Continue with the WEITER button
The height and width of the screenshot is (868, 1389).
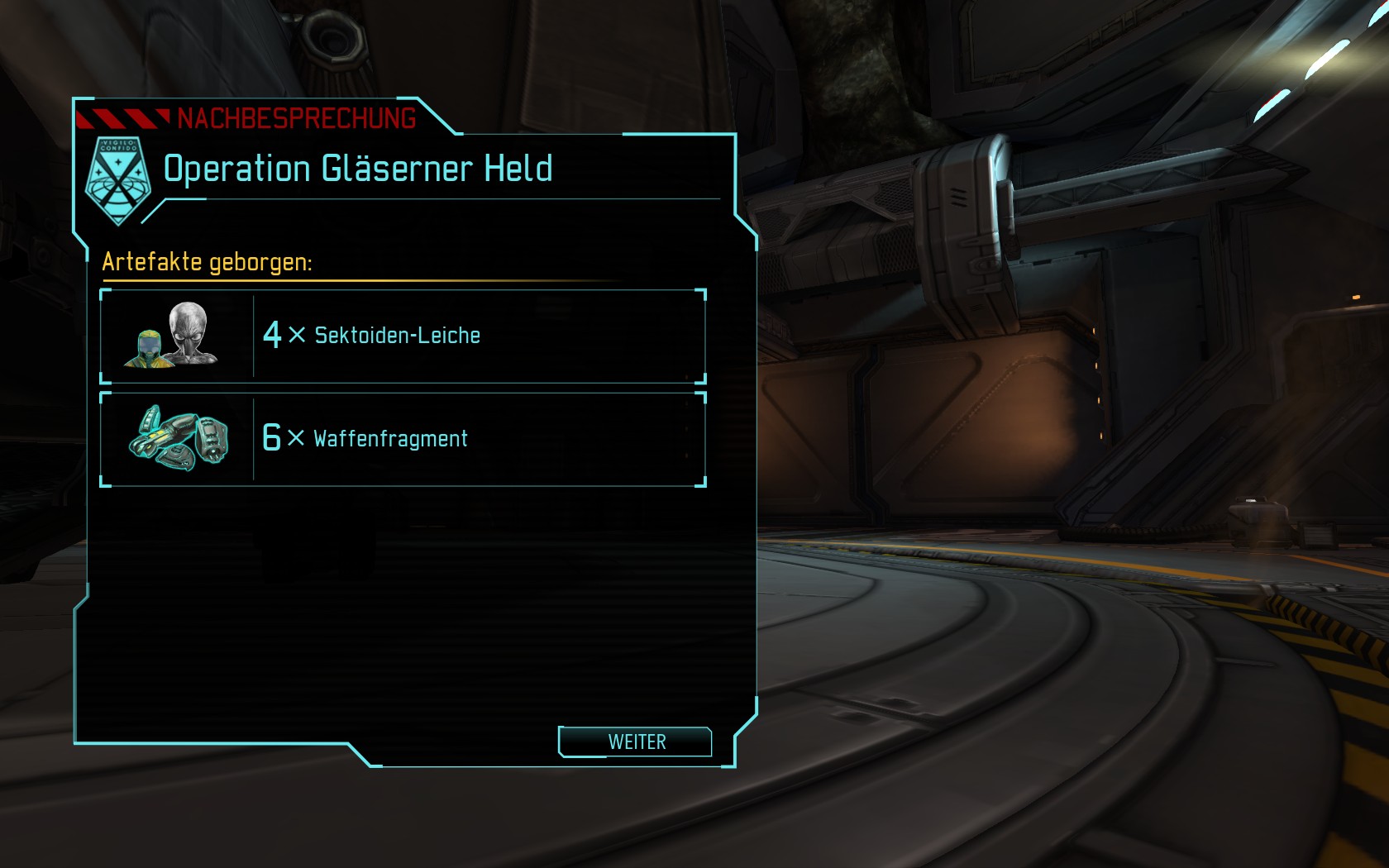(x=635, y=742)
